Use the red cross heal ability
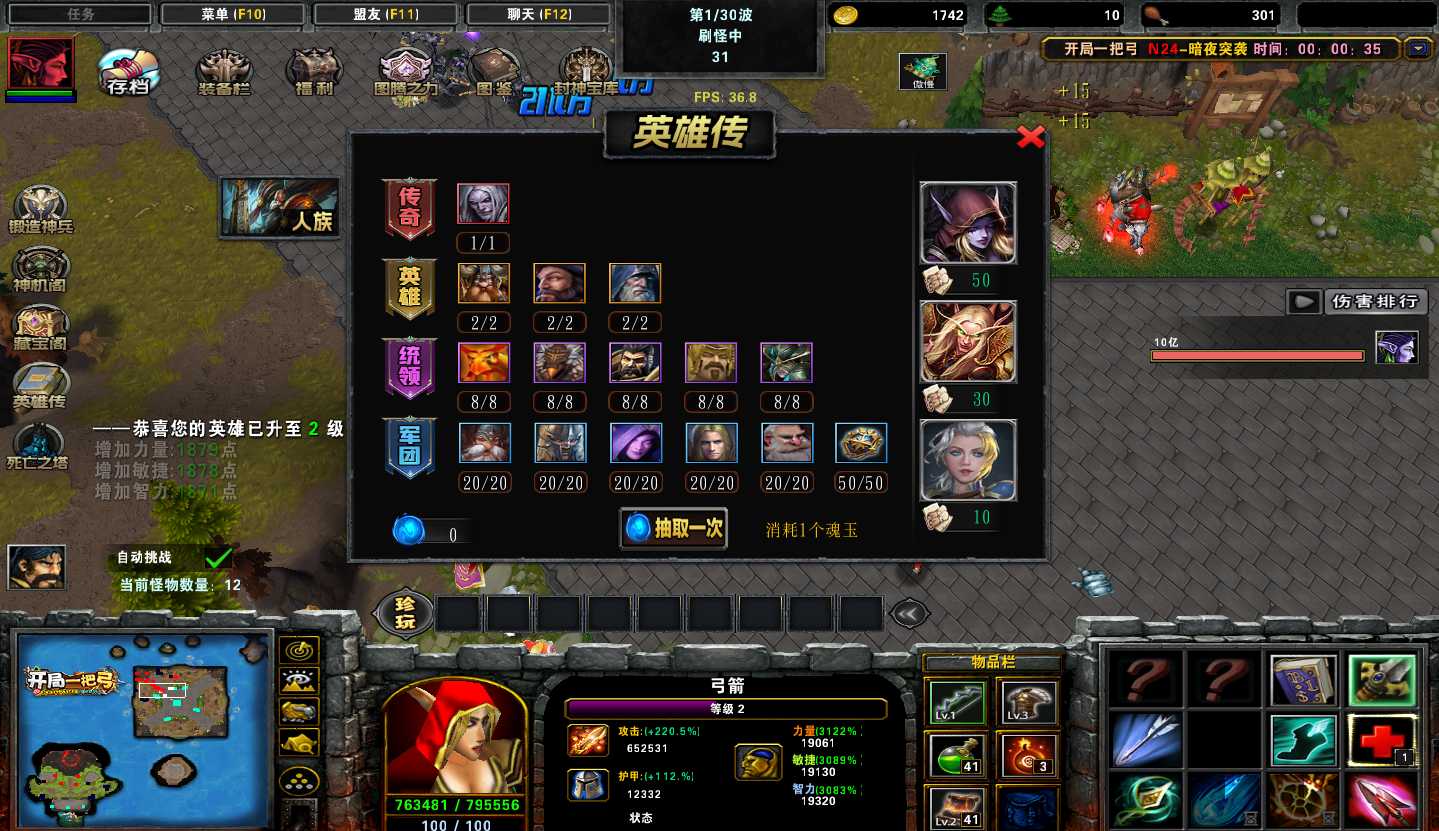The width and height of the screenshot is (1439, 831). point(1381,741)
